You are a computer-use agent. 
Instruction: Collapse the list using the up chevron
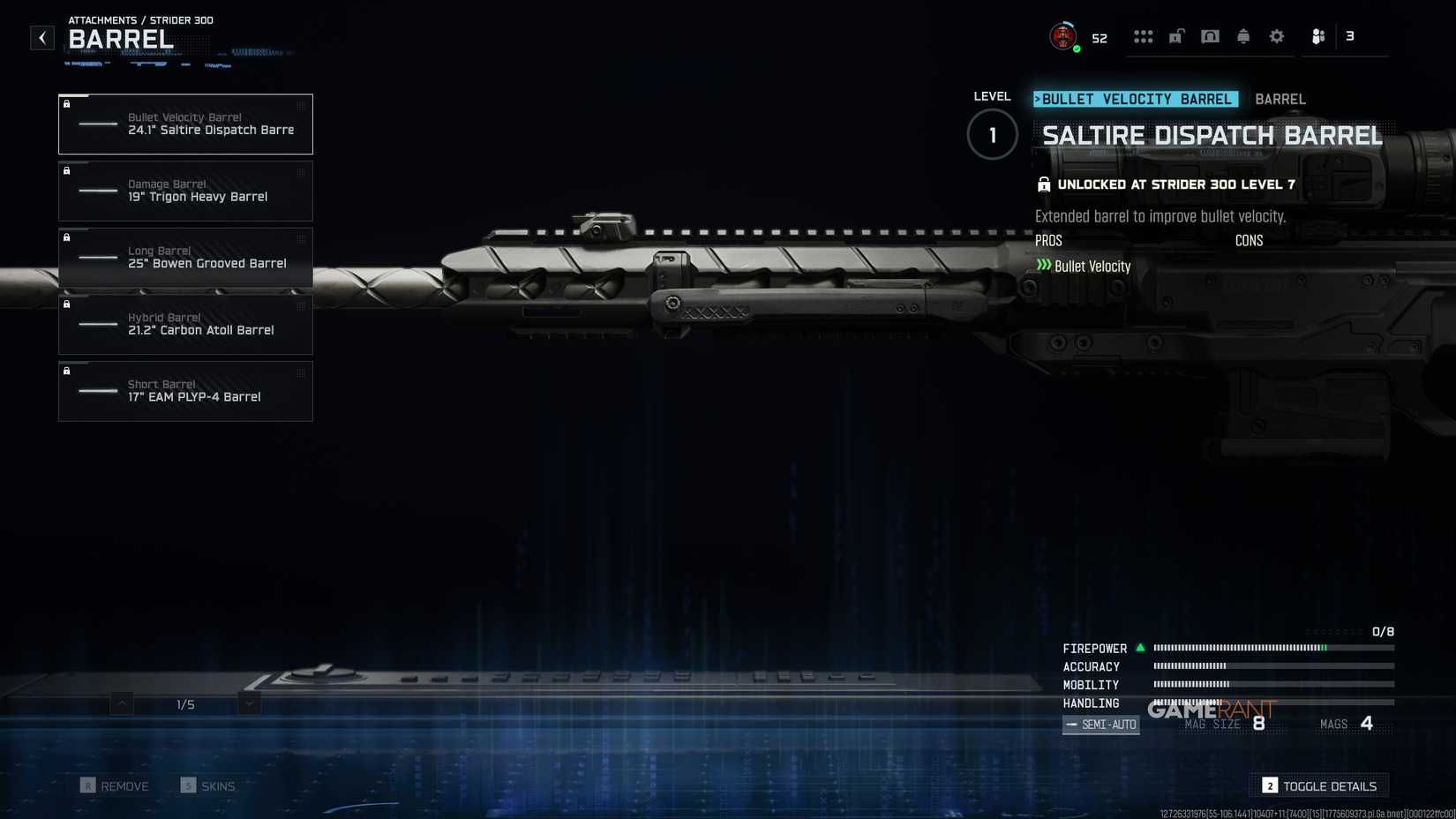coord(119,704)
